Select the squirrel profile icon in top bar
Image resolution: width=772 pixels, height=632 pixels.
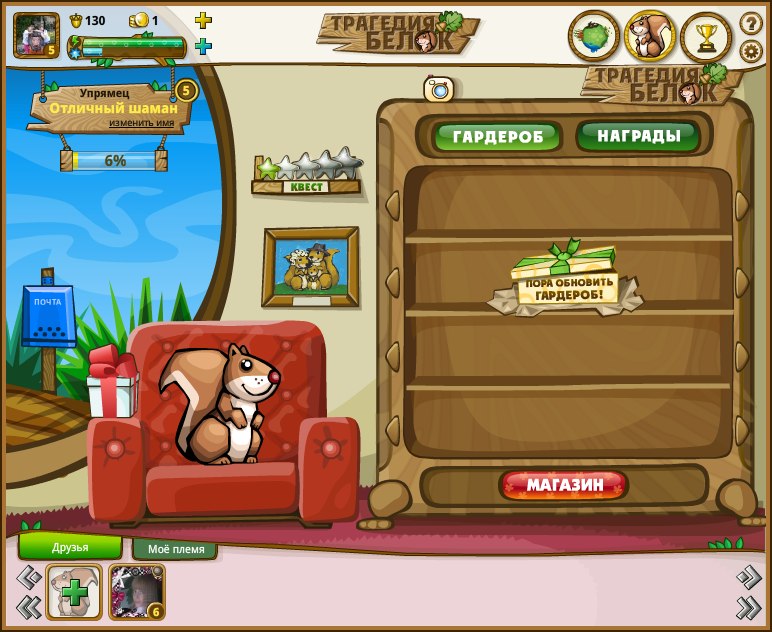tap(650, 37)
